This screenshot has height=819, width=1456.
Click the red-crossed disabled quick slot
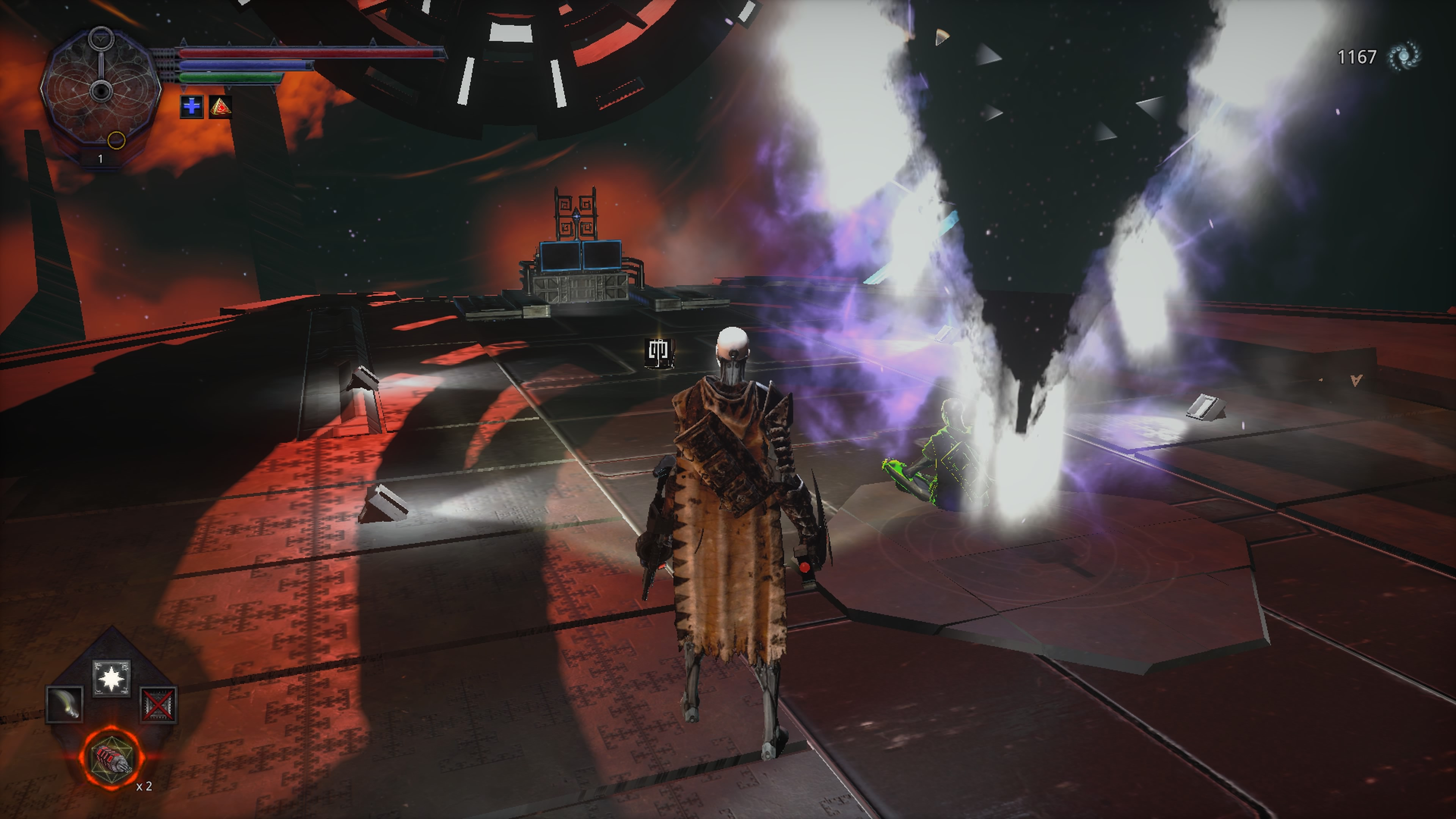158,705
